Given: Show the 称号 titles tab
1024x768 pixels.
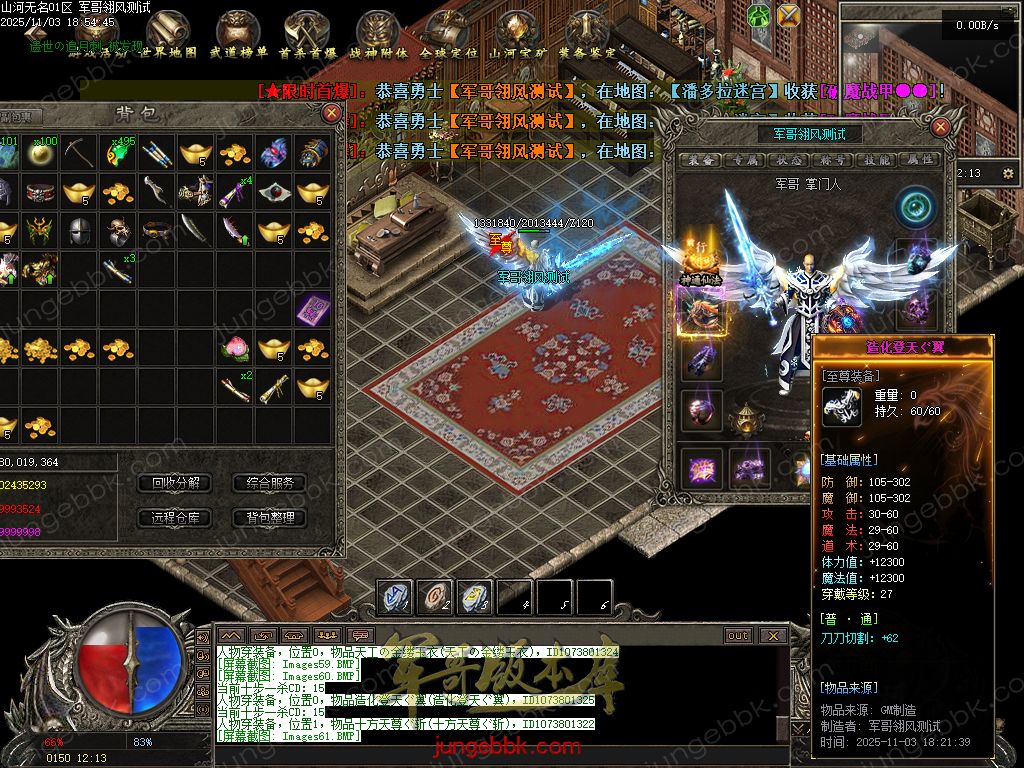Looking at the screenshot, I should pyautogui.click(x=833, y=160).
